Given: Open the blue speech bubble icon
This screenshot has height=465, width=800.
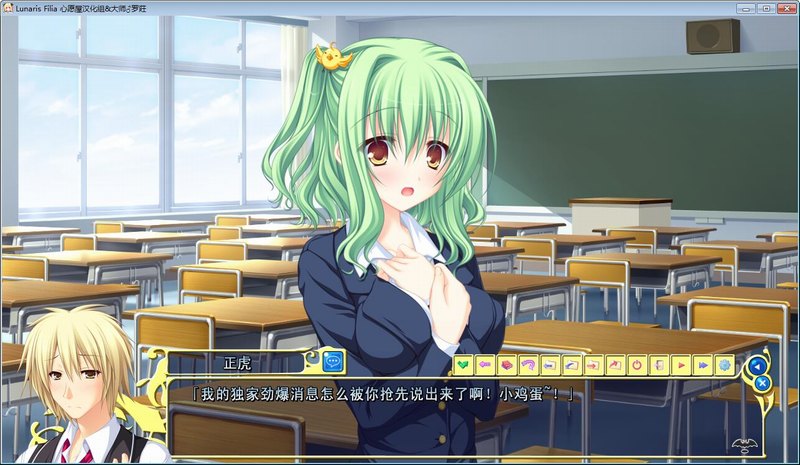Looking at the screenshot, I should (333, 362).
